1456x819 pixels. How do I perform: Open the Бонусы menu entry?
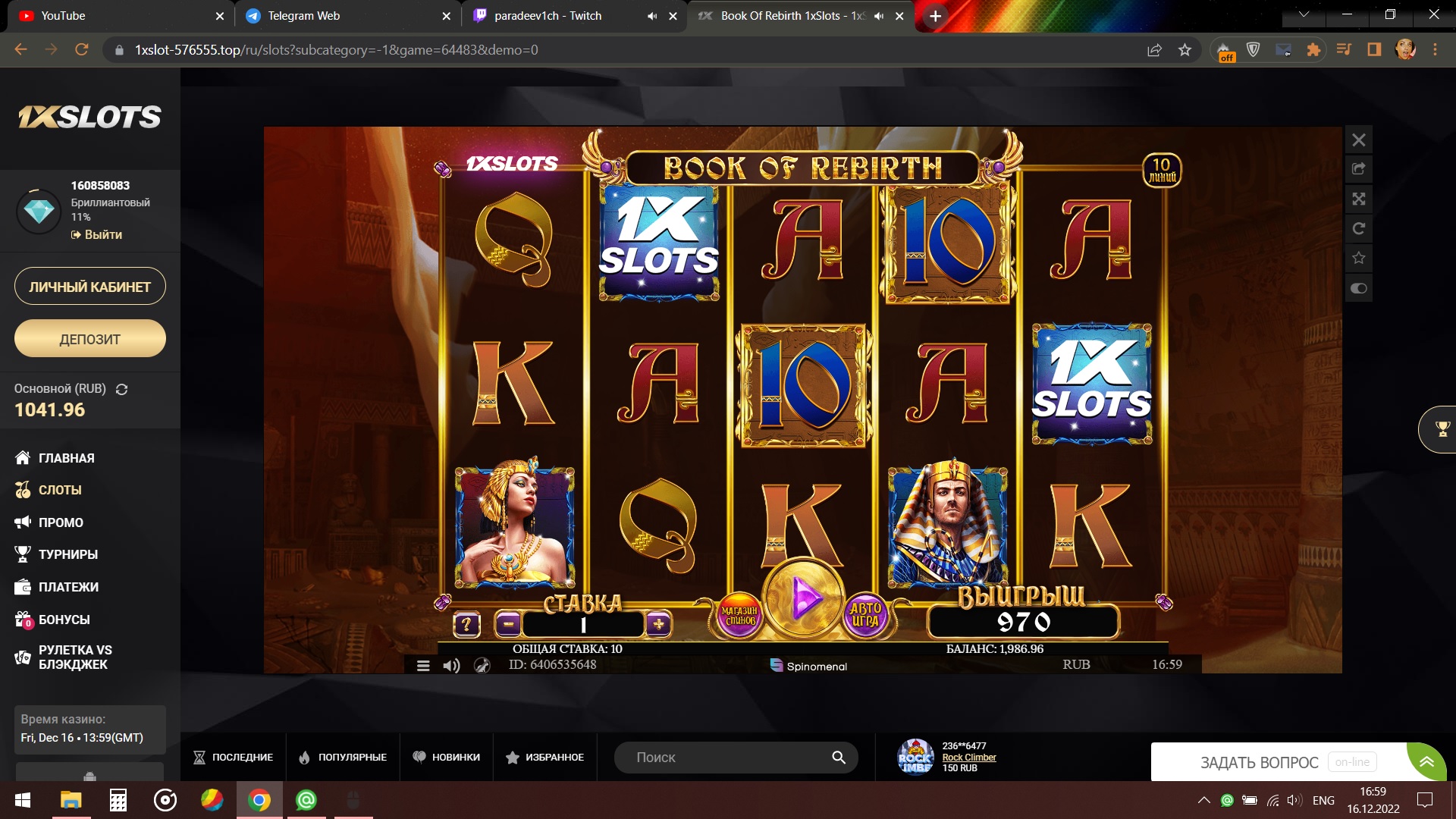(64, 620)
